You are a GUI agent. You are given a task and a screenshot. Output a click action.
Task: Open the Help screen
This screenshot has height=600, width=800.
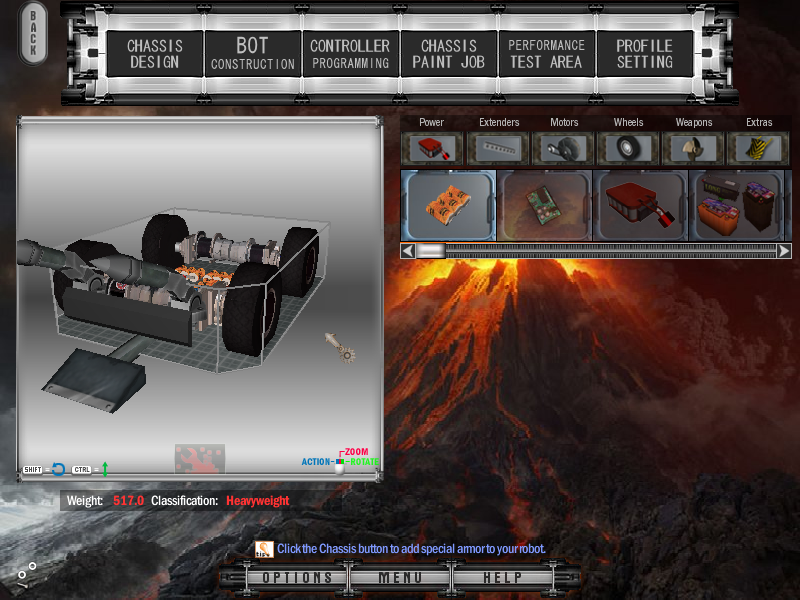502,578
